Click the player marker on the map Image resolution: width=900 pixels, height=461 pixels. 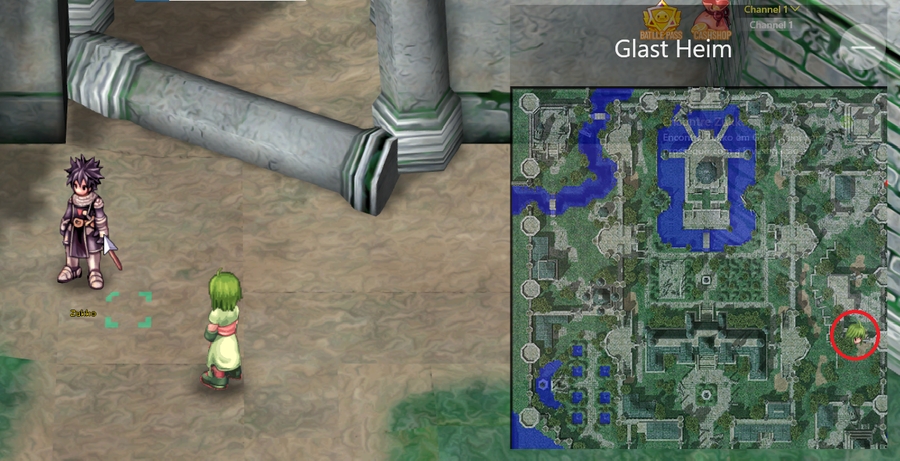coord(855,335)
